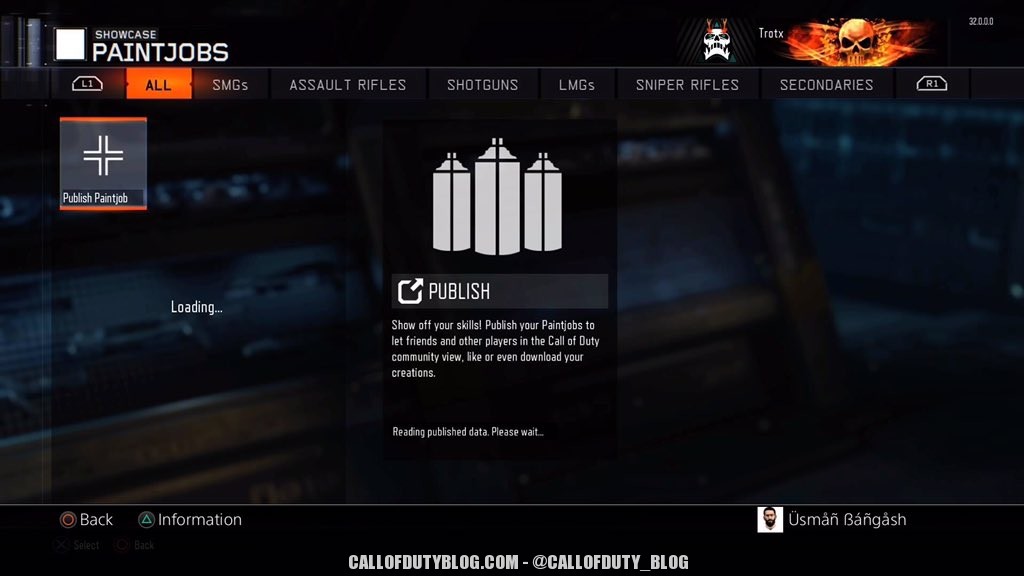Switch to Sniper Rifles tab
This screenshot has height=576, width=1024.
(687, 85)
